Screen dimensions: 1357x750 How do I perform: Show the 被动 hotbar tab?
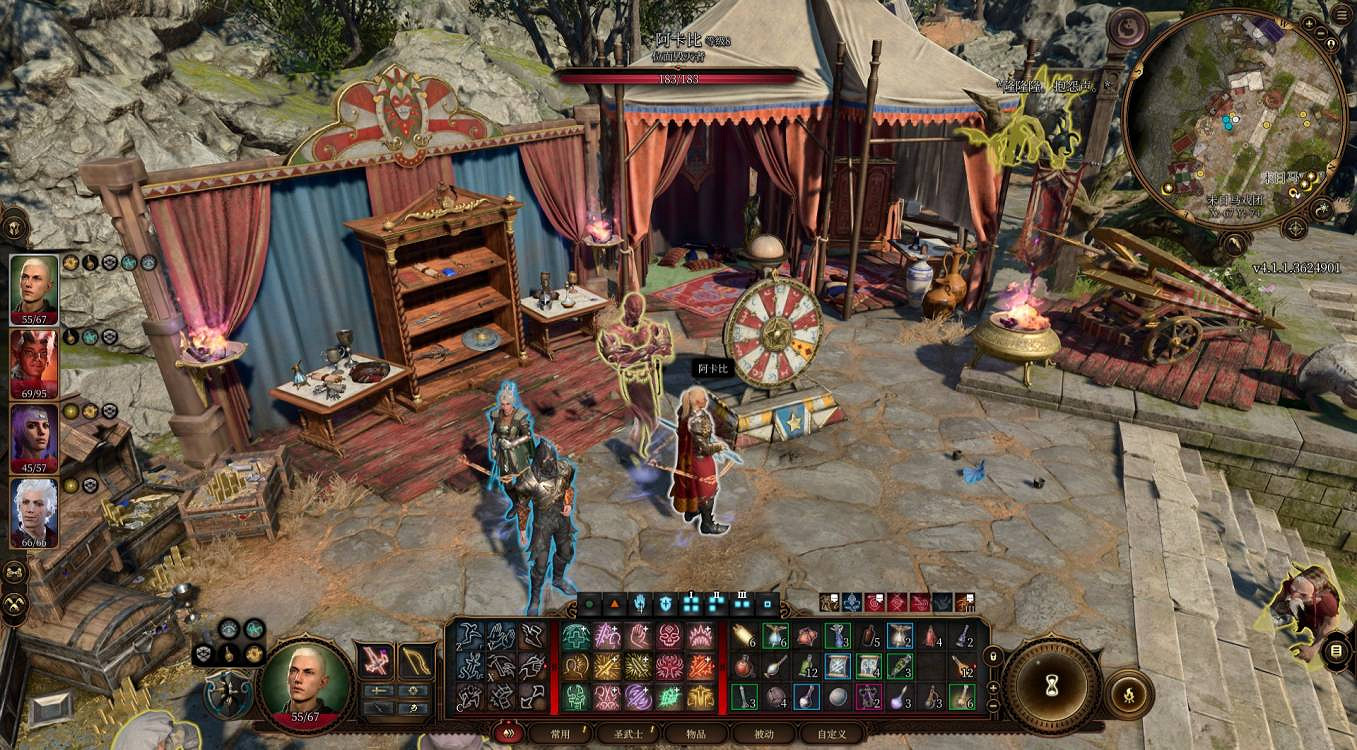click(765, 733)
